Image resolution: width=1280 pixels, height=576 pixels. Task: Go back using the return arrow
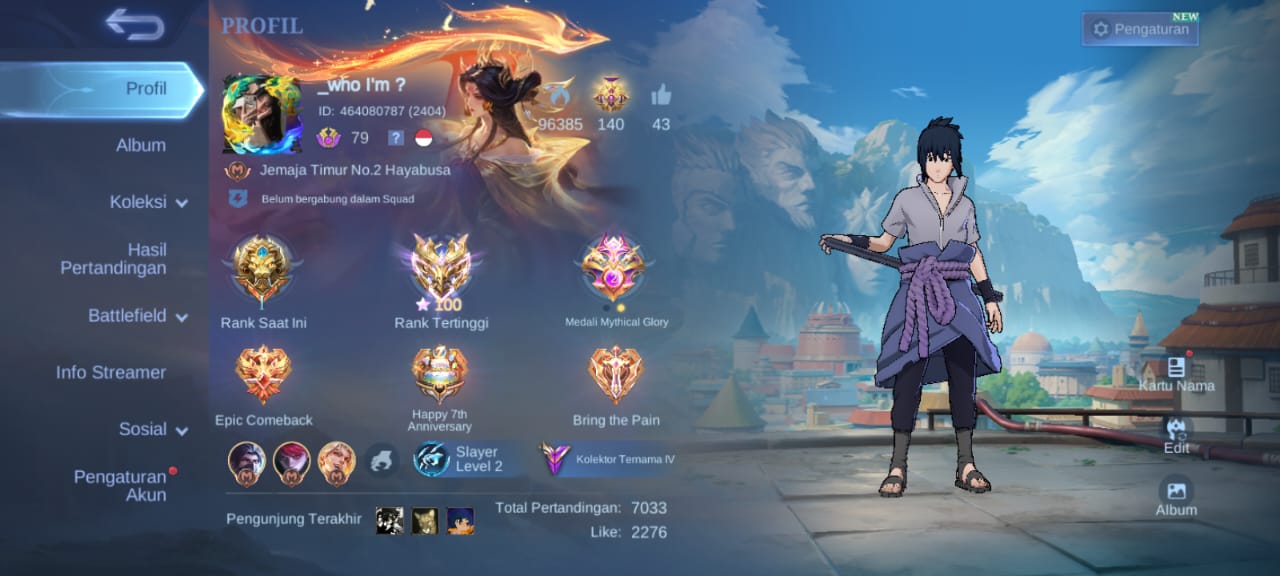tap(134, 25)
